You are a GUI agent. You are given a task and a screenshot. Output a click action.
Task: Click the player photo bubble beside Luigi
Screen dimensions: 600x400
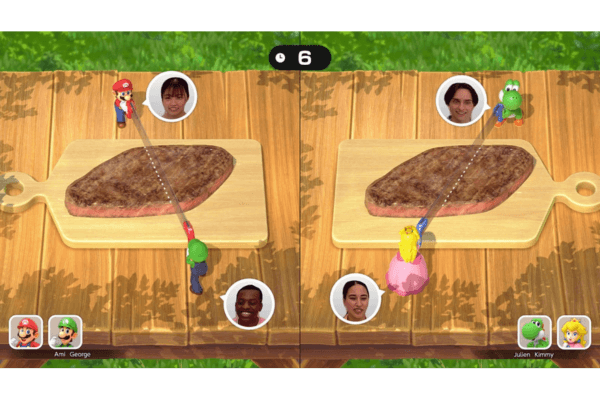(248, 304)
